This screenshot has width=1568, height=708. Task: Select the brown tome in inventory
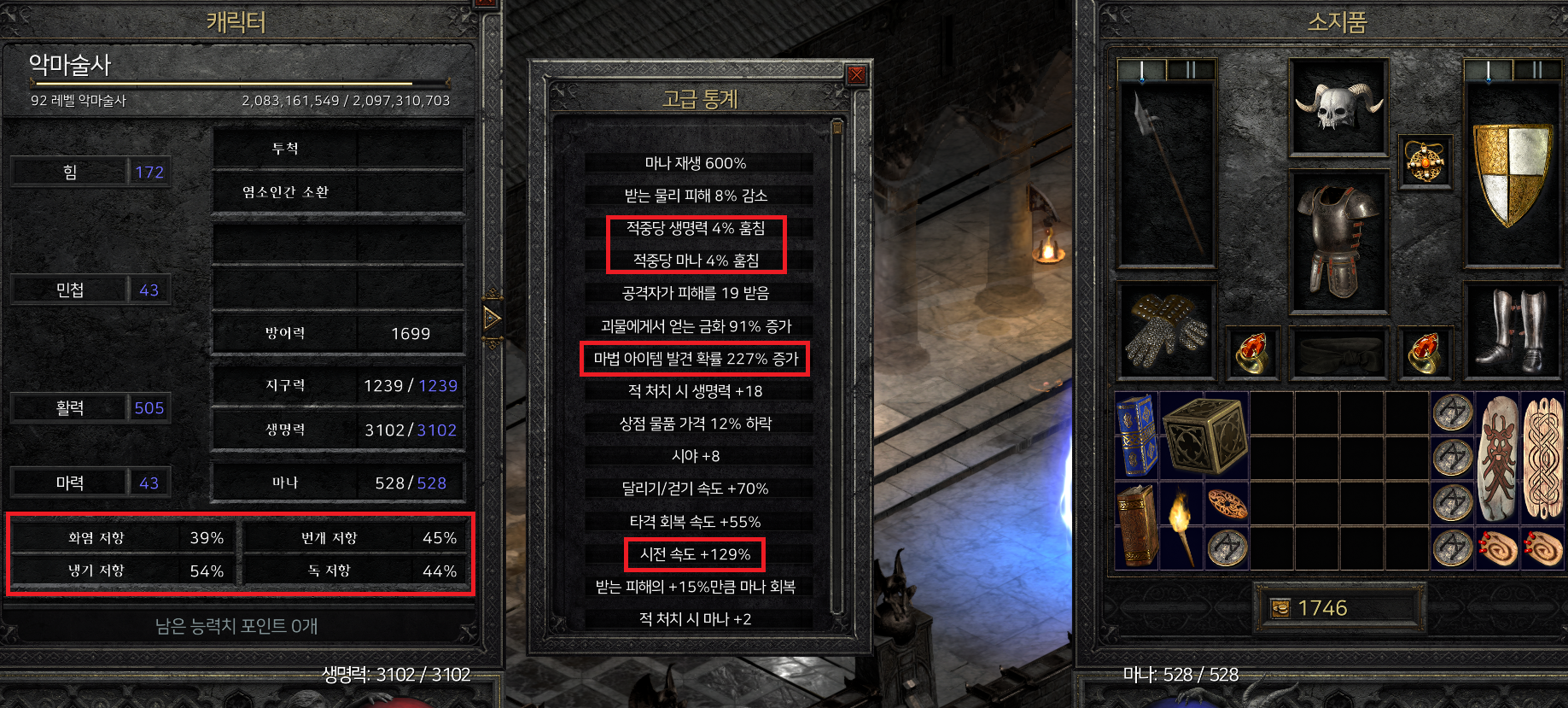coord(1137,525)
